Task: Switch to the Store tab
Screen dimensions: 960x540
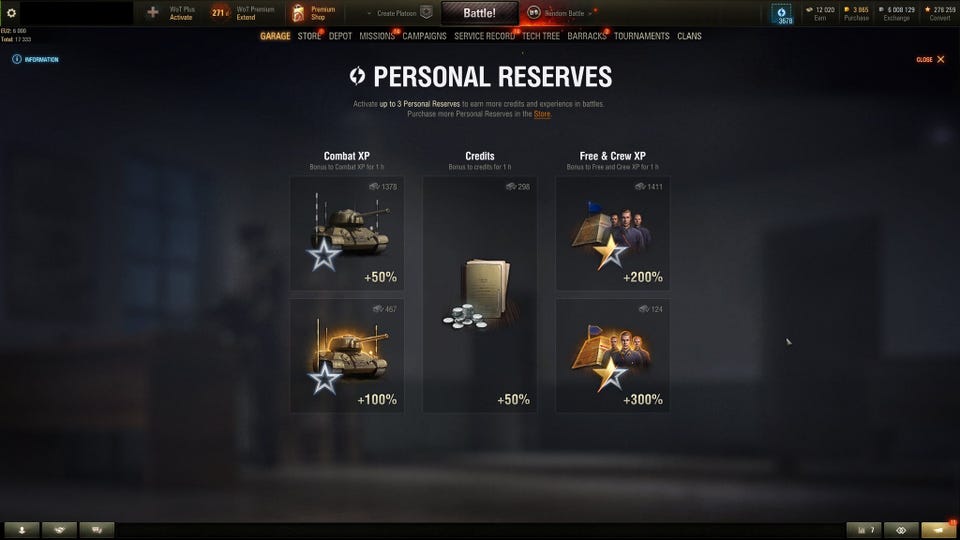Action: (x=309, y=36)
